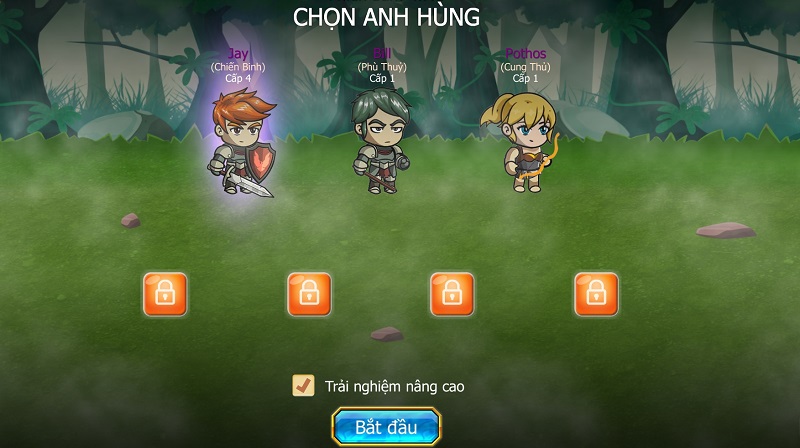This screenshot has width=800, height=448.
Task: Toggle the Trải nghiệm nâng cao checkbox
Action: (303, 385)
